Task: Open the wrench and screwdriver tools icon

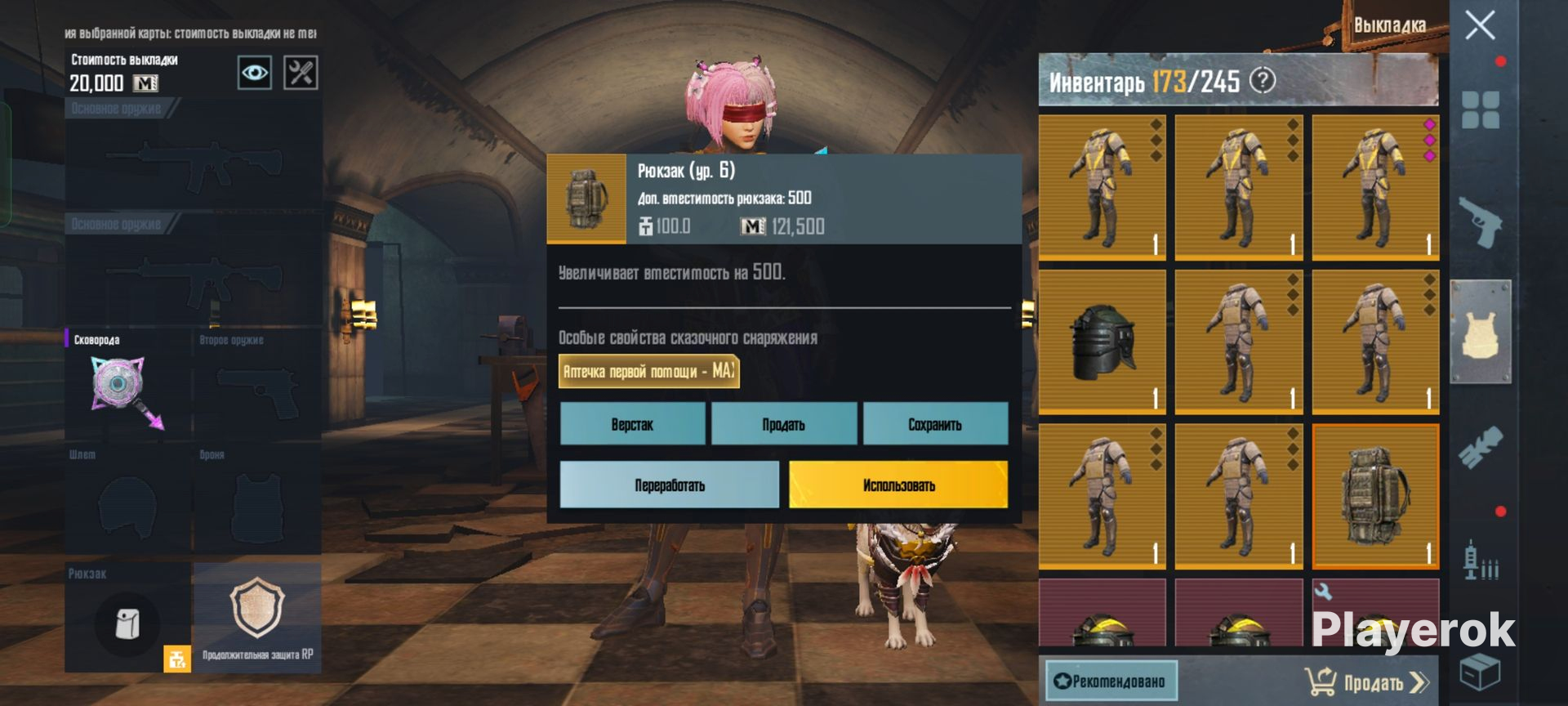Action: [x=301, y=73]
